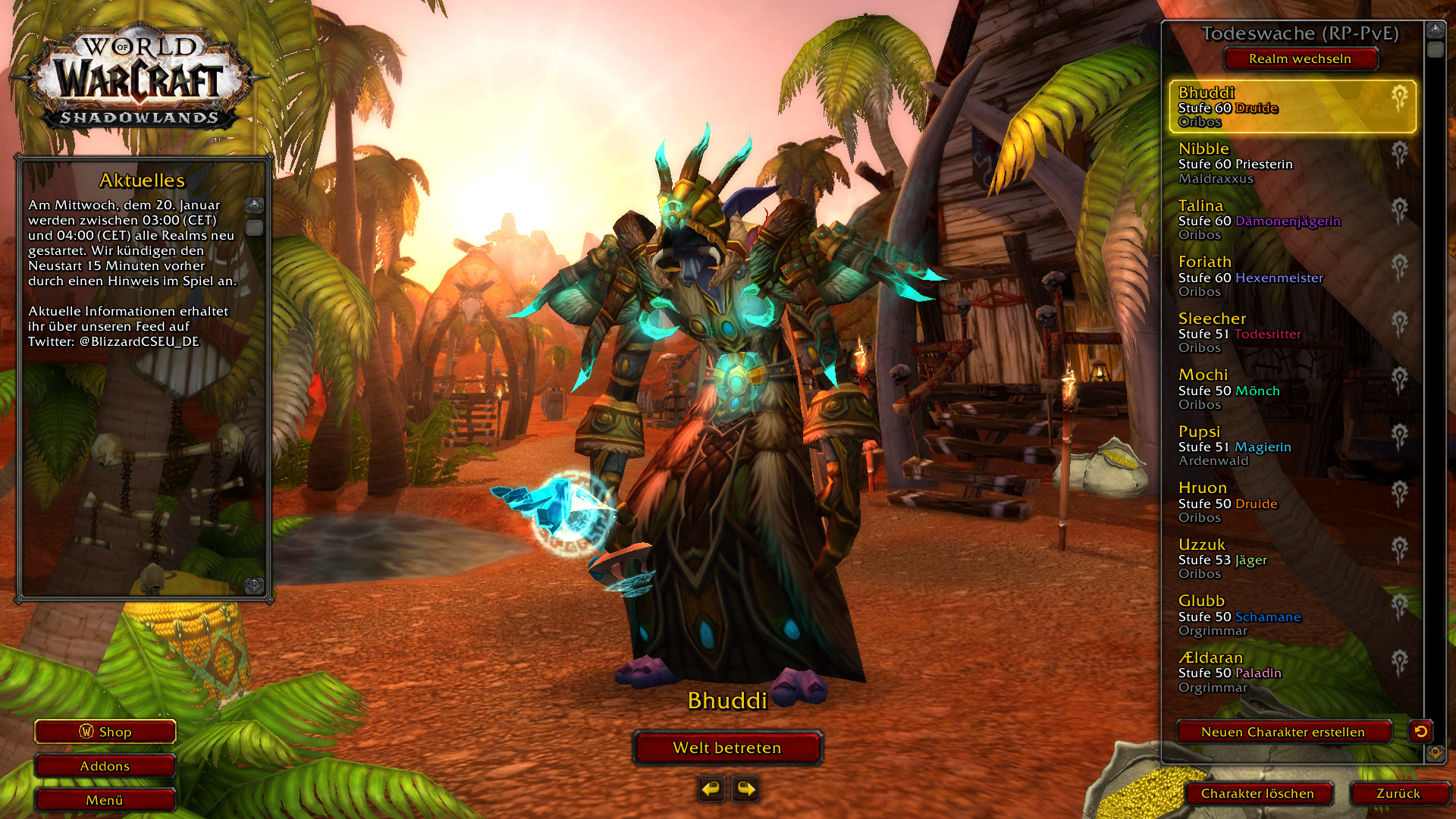
Task: Click Realm wechseln to change realm
Action: click(x=1300, y=59)
